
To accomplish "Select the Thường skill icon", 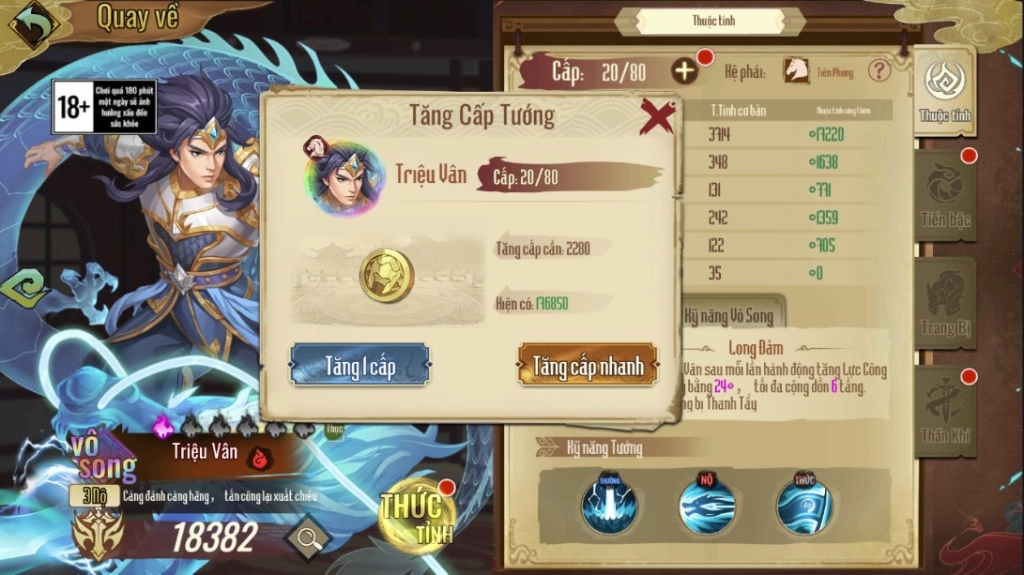I will (609, 503).
